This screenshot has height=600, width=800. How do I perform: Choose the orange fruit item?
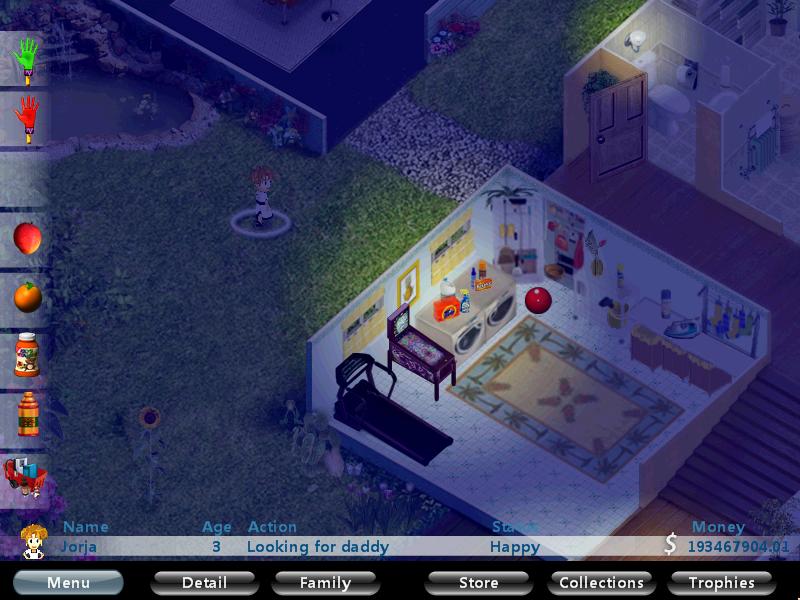(27, 296)
